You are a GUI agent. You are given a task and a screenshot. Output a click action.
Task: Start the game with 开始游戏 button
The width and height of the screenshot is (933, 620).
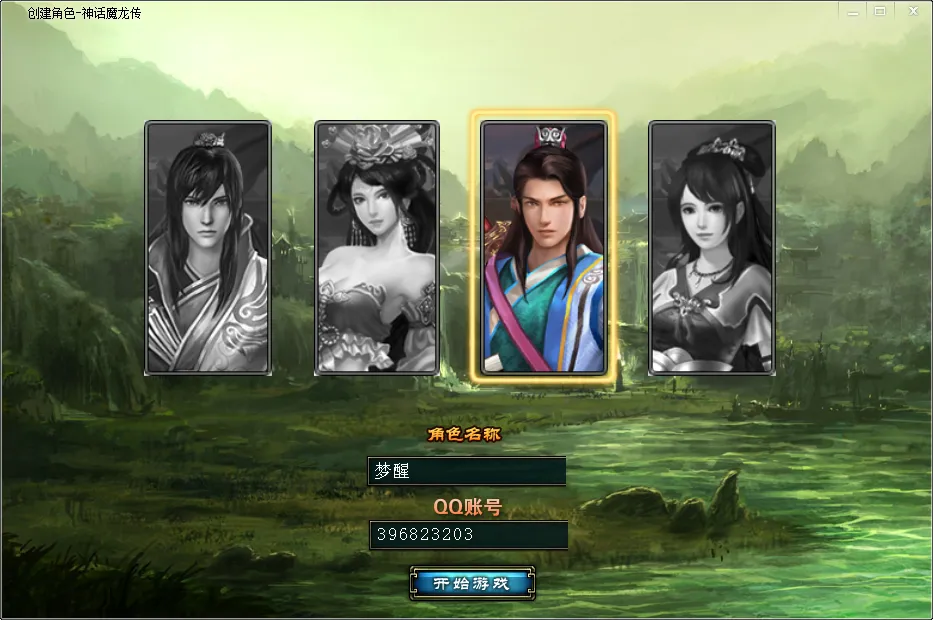(472, 583)
